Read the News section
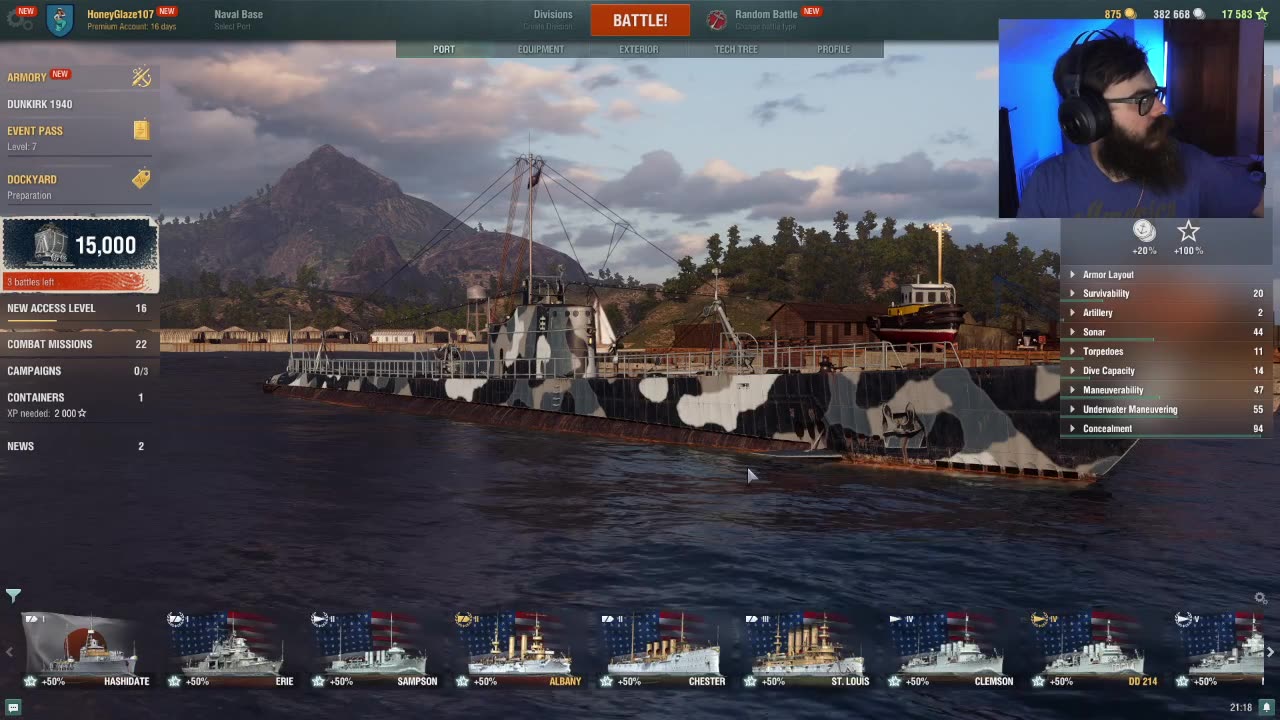The width and height of the screenshot is (1280, 720). (x=21, y=446)
